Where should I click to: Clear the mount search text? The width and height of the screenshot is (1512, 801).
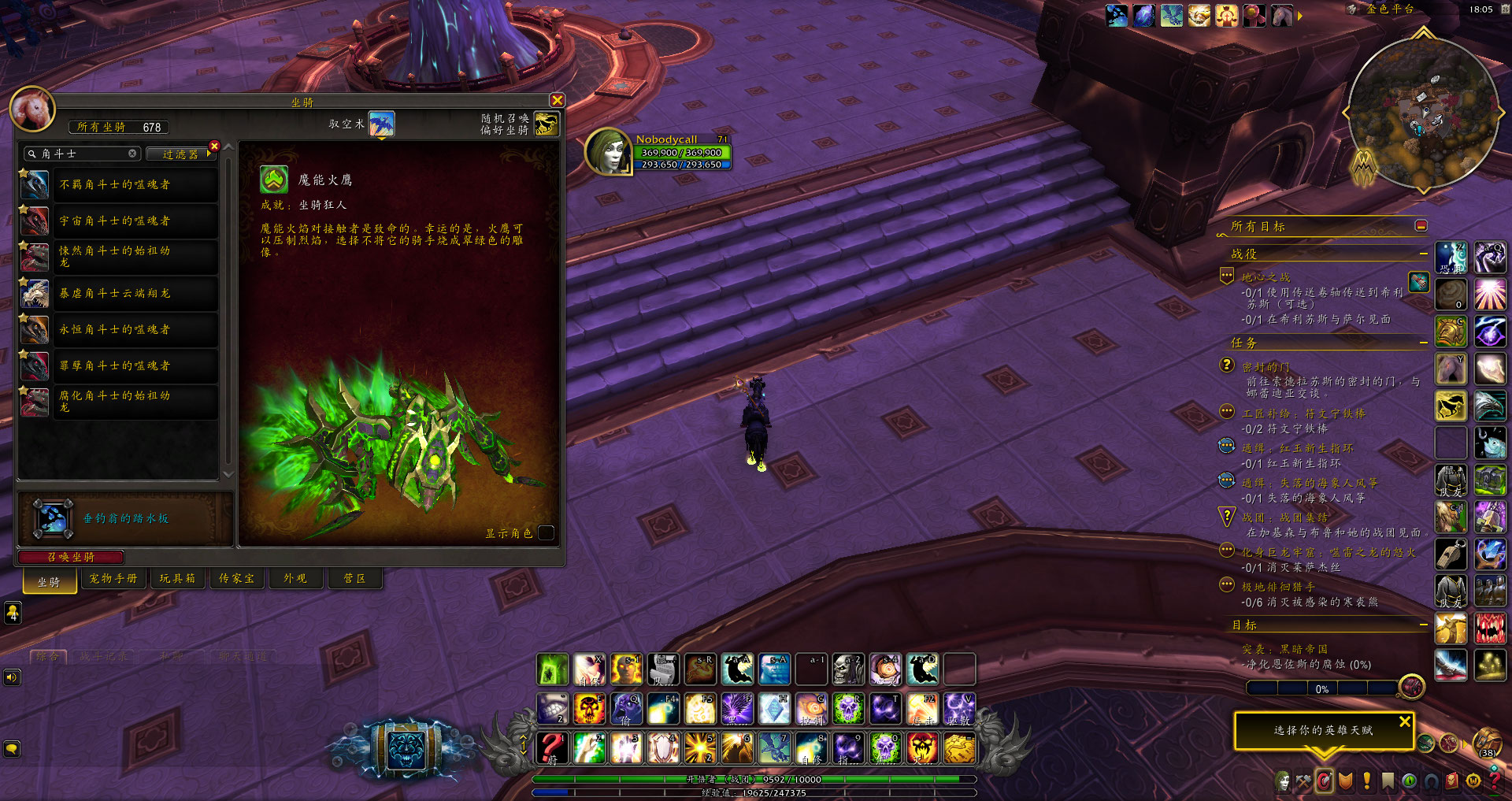[x=132, y=154]
